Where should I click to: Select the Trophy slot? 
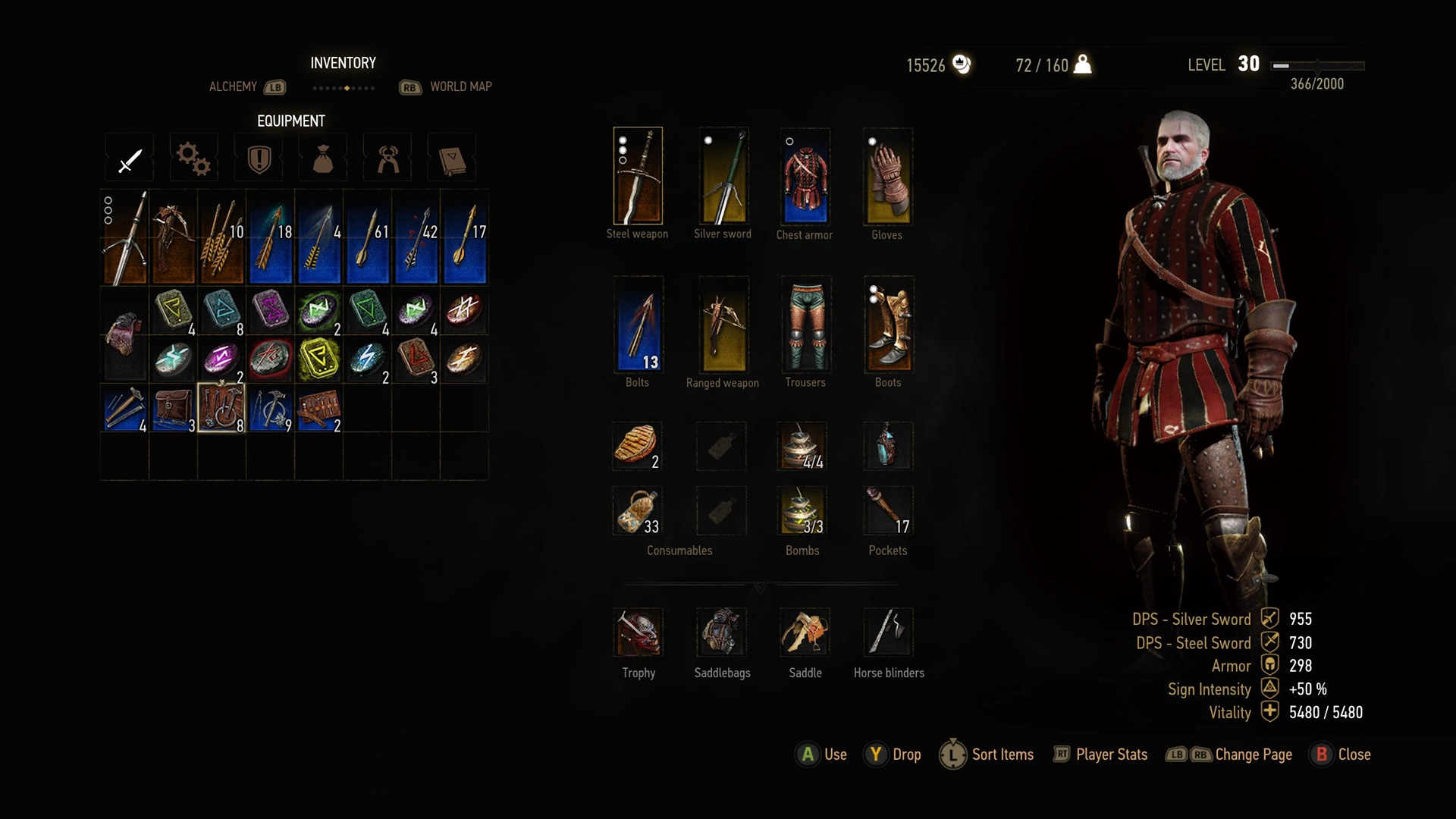point(638,633)
